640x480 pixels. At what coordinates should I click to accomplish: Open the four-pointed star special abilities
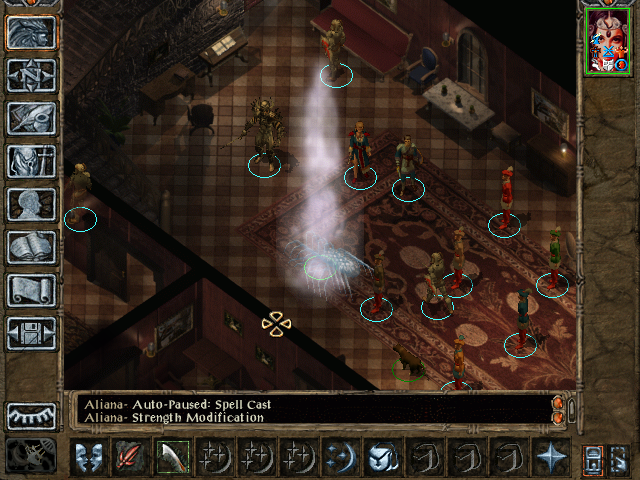(x=550, y=456)
